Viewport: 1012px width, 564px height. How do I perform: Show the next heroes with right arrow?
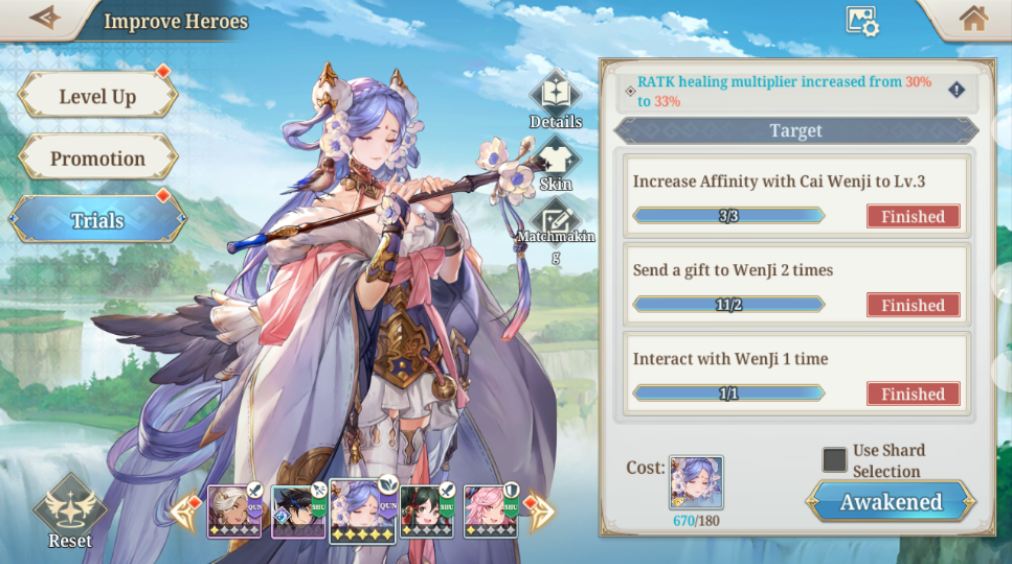[539, 512]
